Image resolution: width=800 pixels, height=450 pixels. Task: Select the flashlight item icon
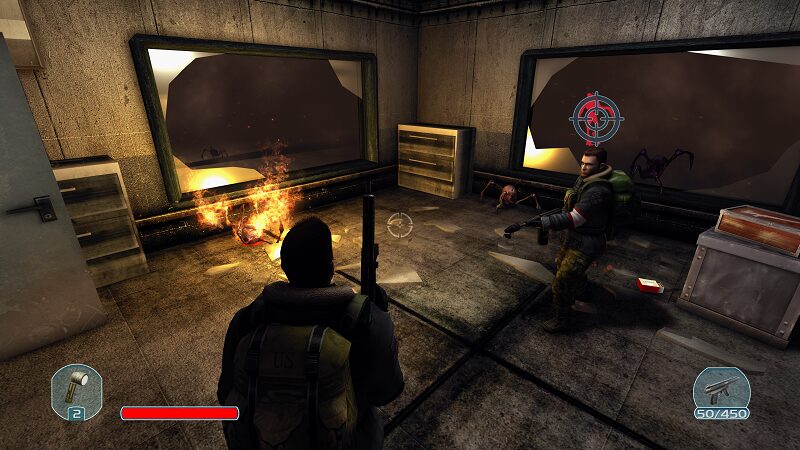tap(76, 389)
